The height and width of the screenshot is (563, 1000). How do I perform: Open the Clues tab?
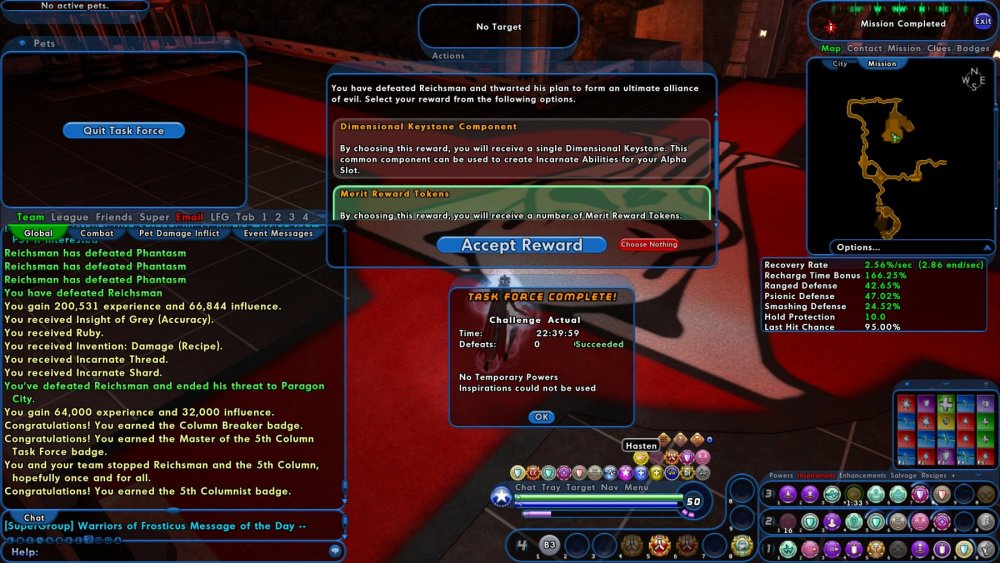(x=939, y=48)
